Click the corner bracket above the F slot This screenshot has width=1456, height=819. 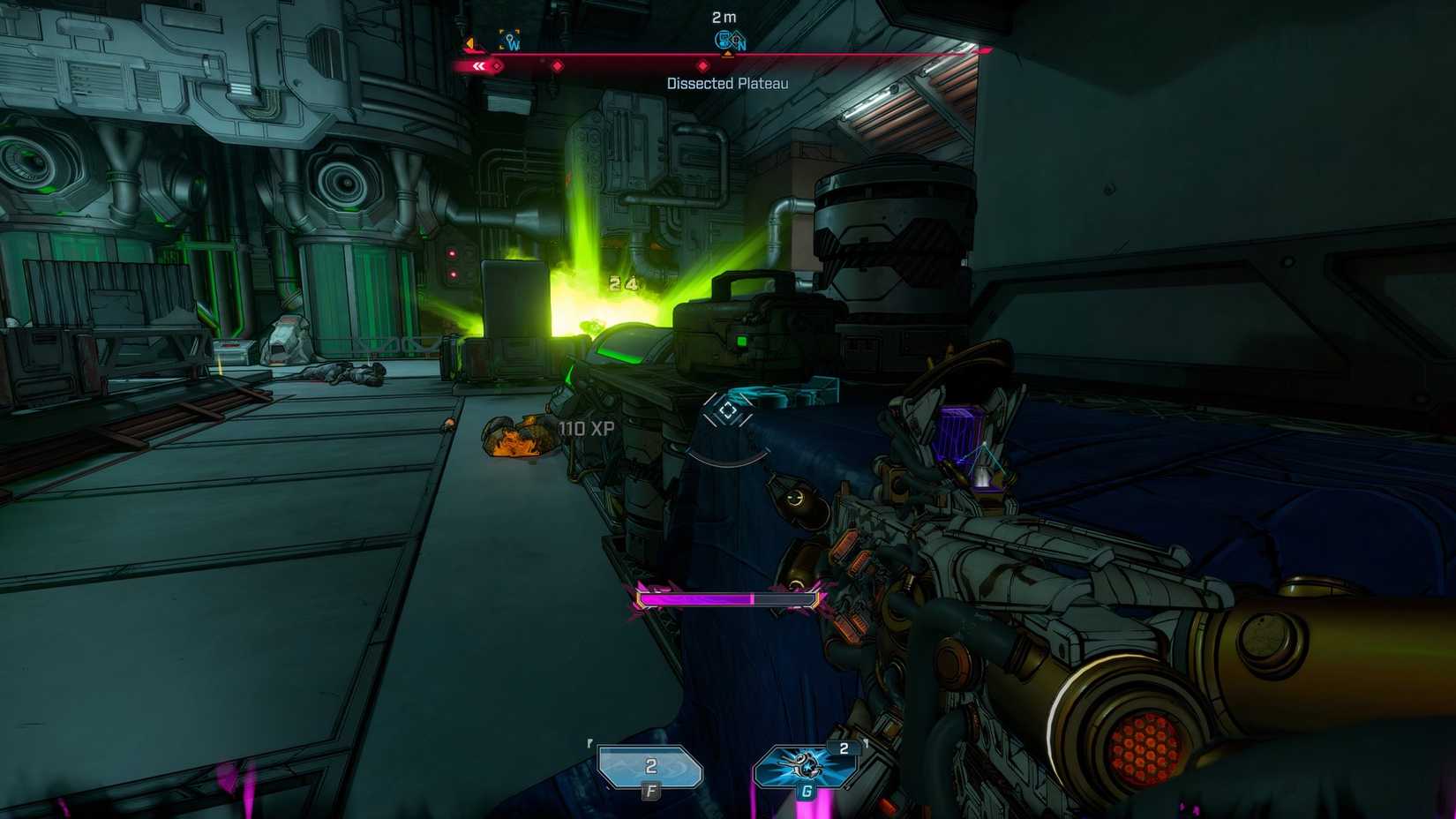[589, 740]
